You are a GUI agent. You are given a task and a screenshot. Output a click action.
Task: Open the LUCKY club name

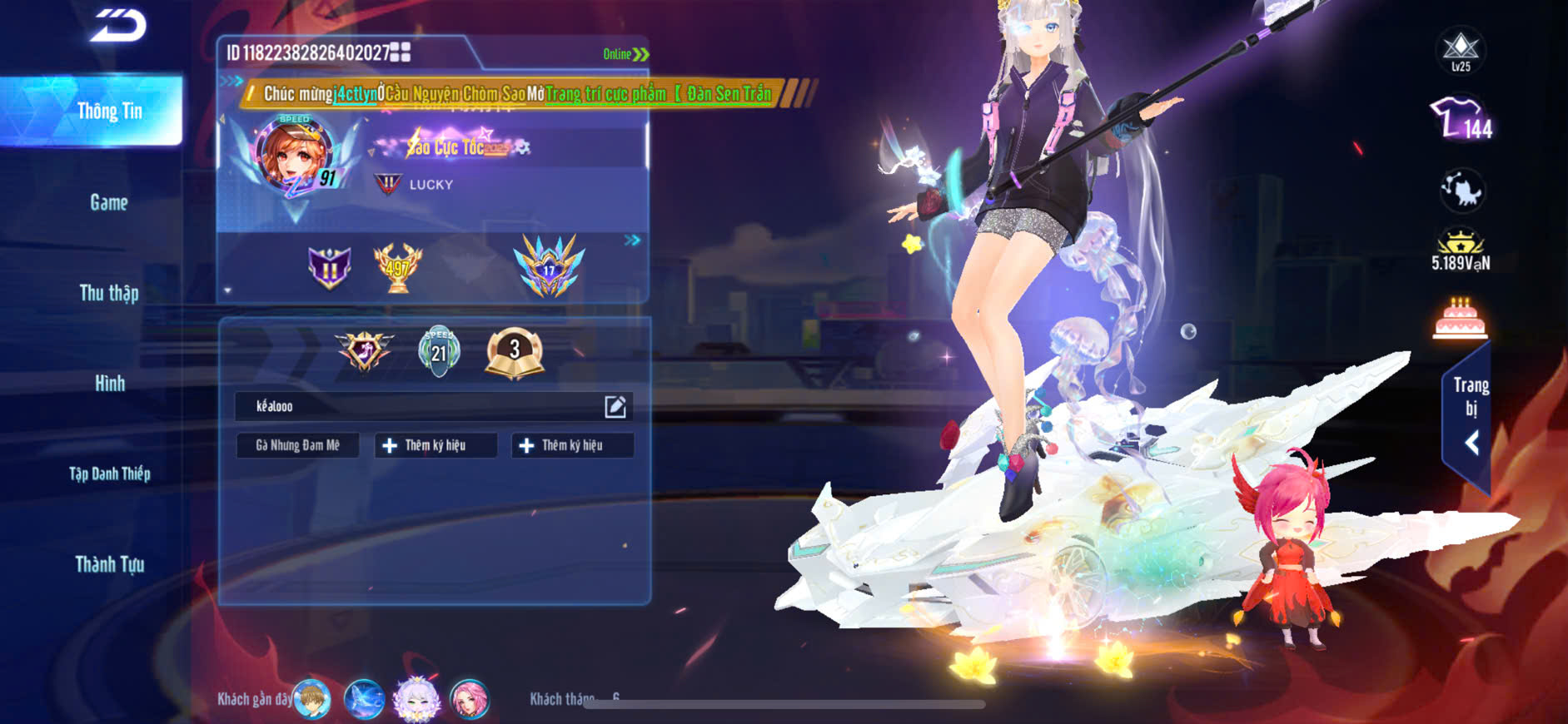(431, 185)
